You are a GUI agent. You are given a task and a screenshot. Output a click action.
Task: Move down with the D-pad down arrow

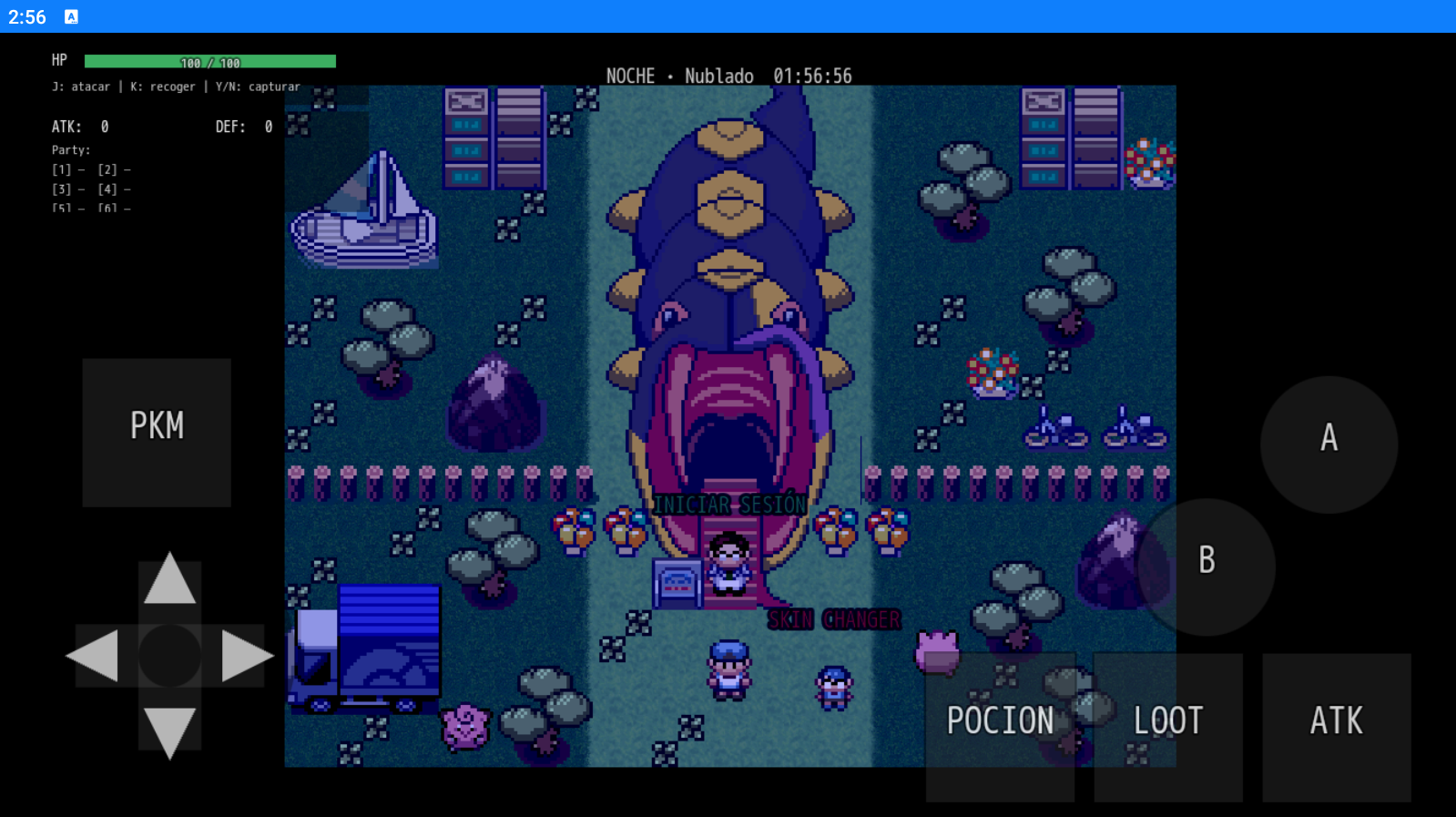click(169, 730)
